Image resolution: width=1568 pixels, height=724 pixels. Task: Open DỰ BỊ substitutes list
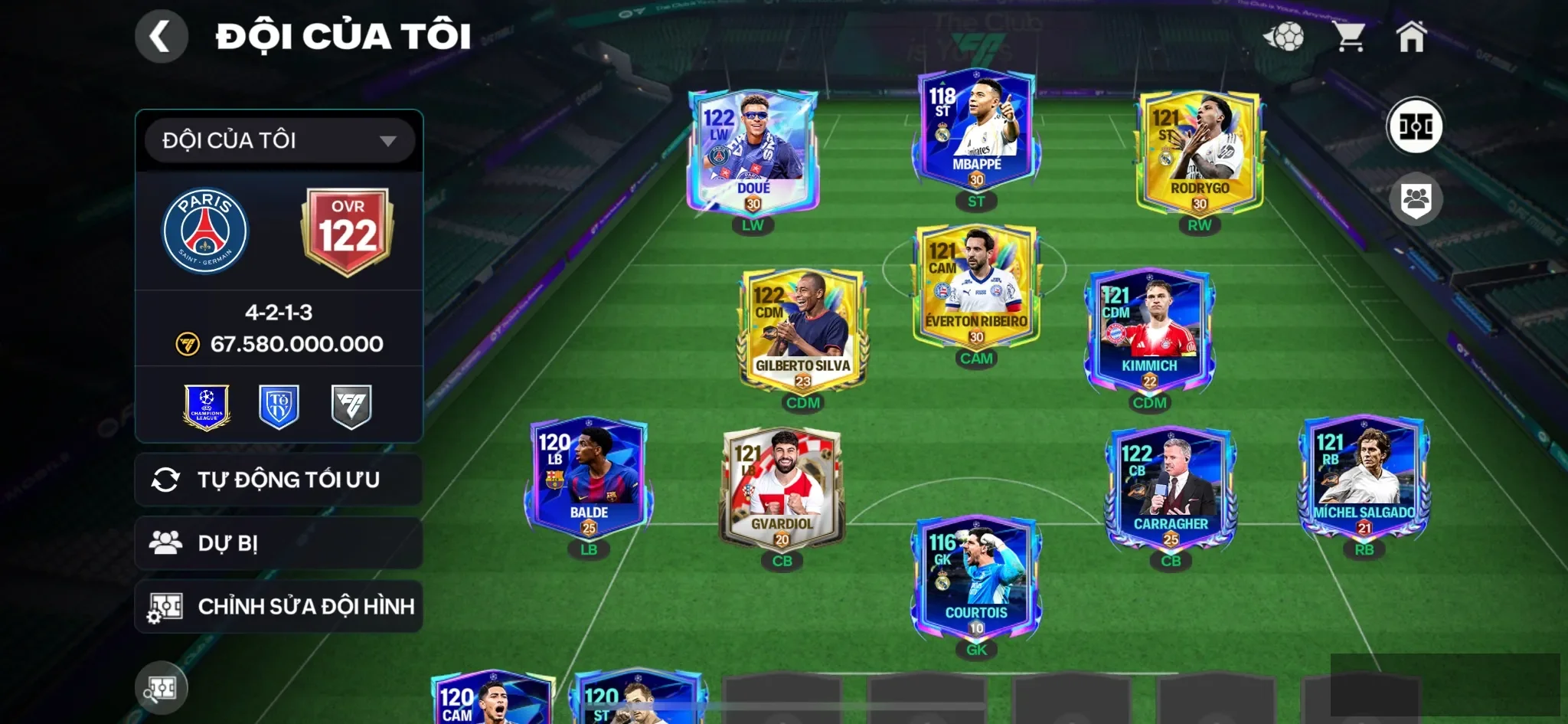point(279,543)
